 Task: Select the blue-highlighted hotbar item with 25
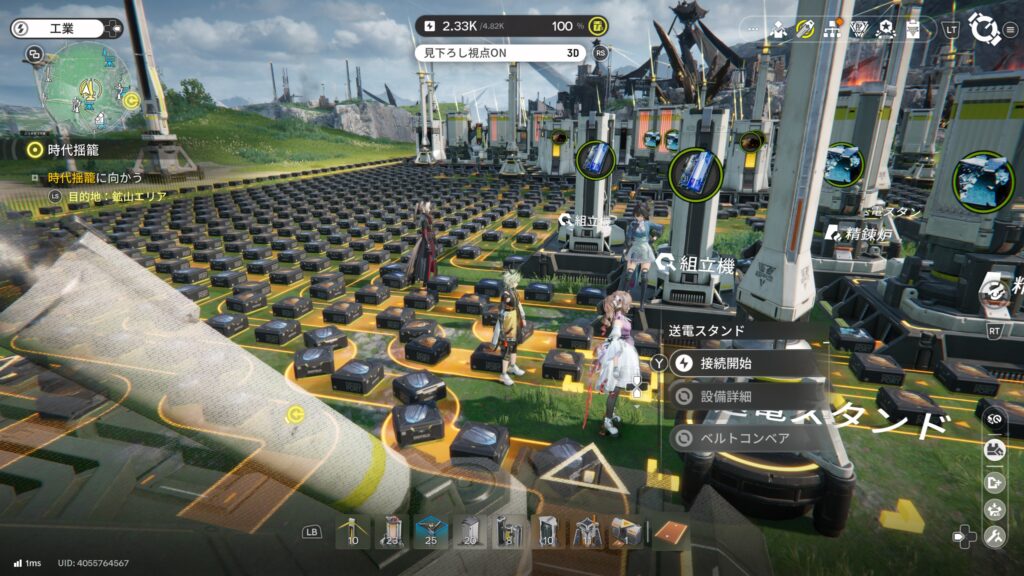431,531
